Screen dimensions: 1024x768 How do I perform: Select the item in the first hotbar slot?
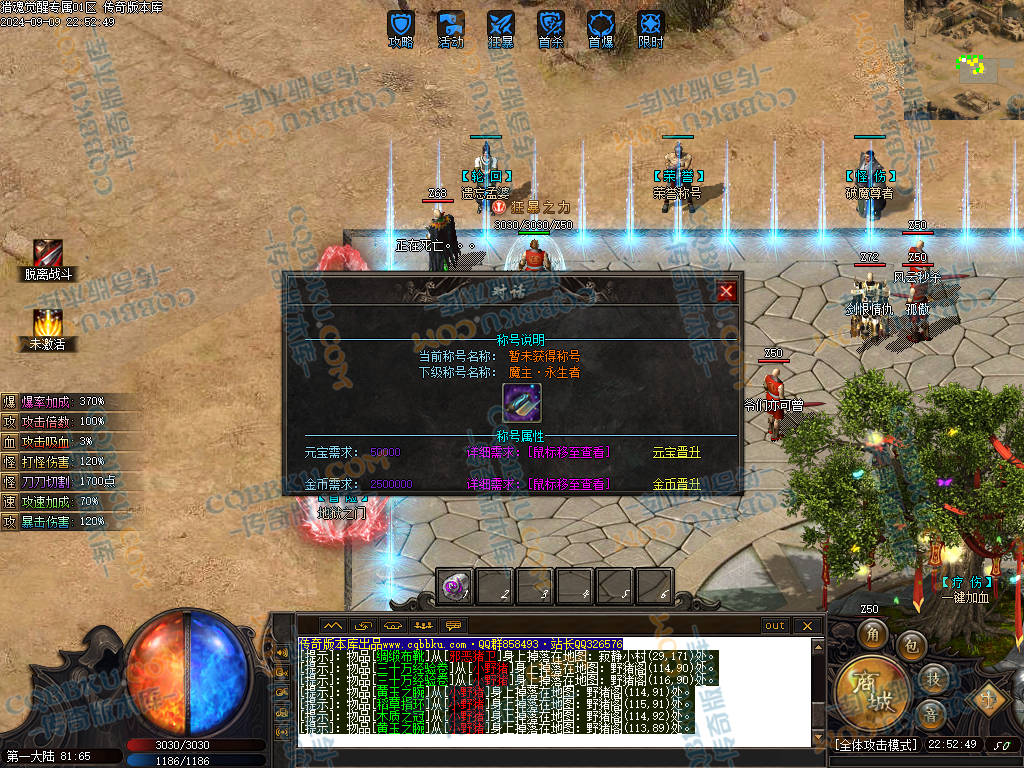(456, 587)
